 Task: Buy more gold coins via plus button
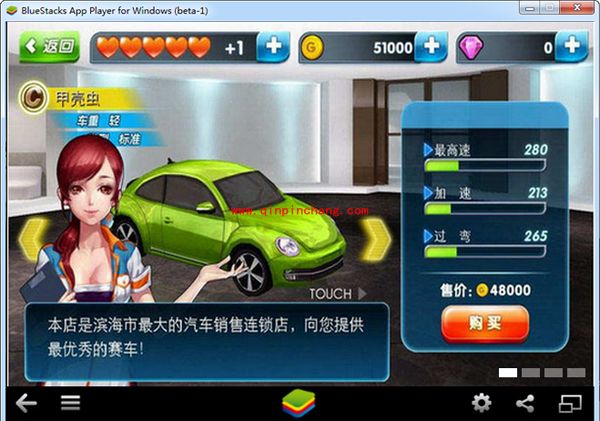coord(431,47)
